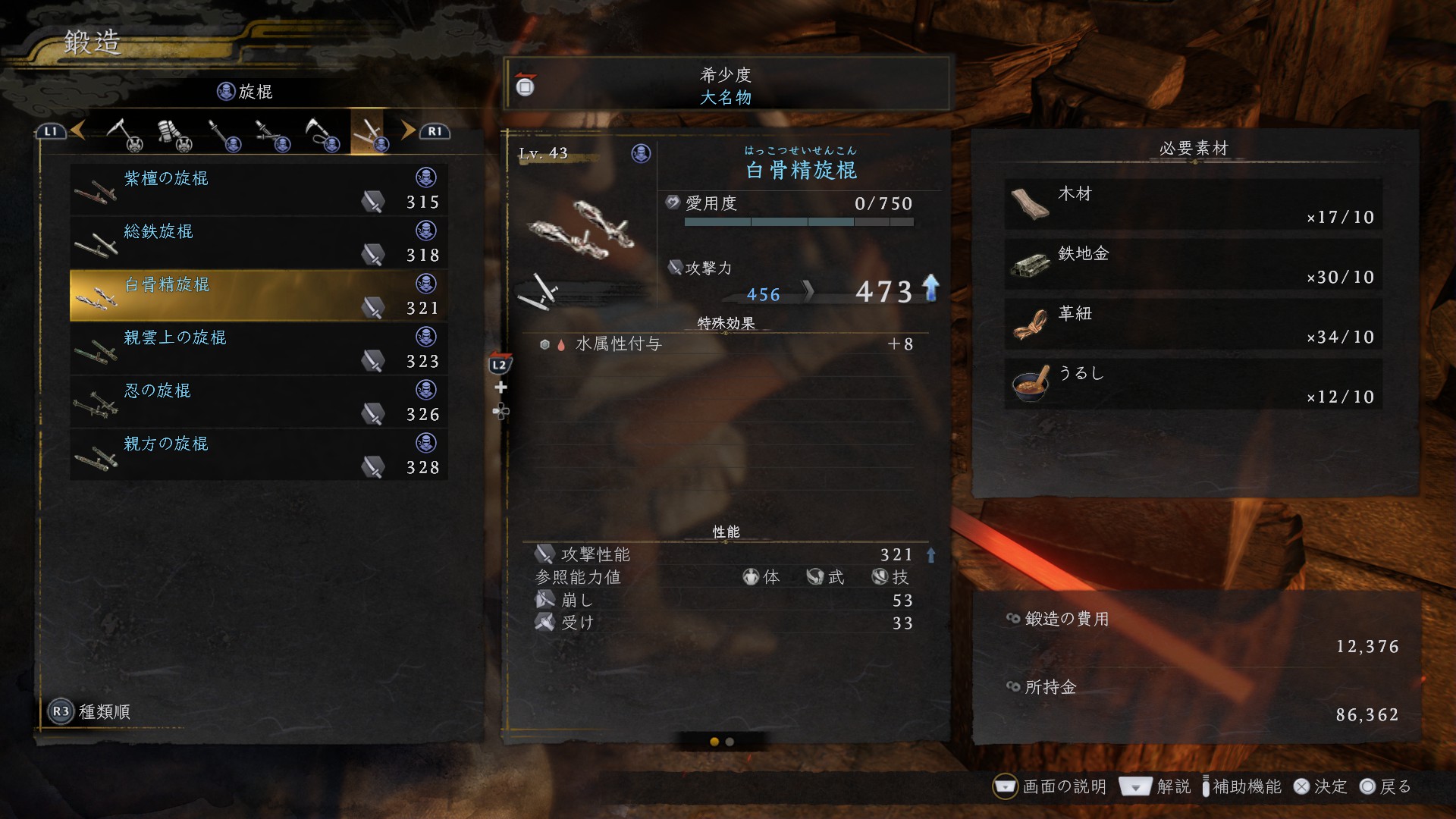Switch to the scythe weapon tab
The image size is (1456, 819).
pyautogui.click(x=124, y=134)
